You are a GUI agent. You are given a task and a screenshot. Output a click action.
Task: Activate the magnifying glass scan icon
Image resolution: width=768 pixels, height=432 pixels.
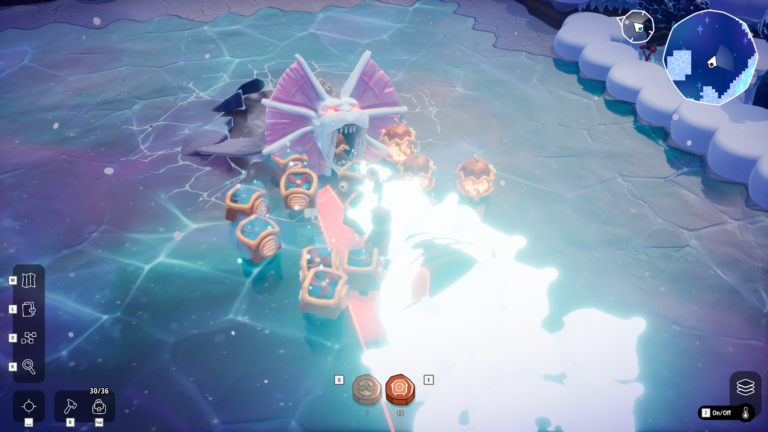(29, 366)
